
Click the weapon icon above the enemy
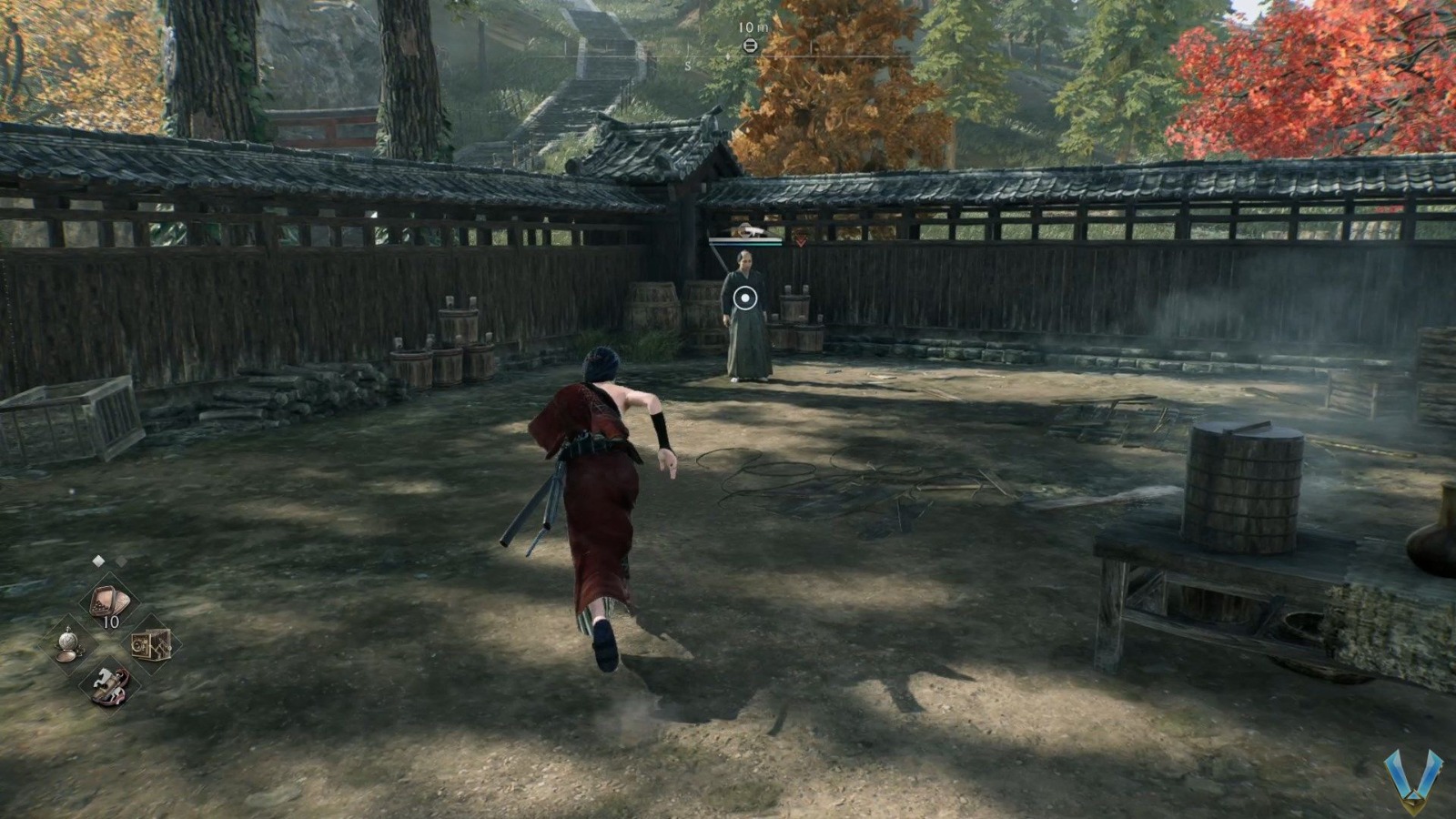[x=753, y=230]
